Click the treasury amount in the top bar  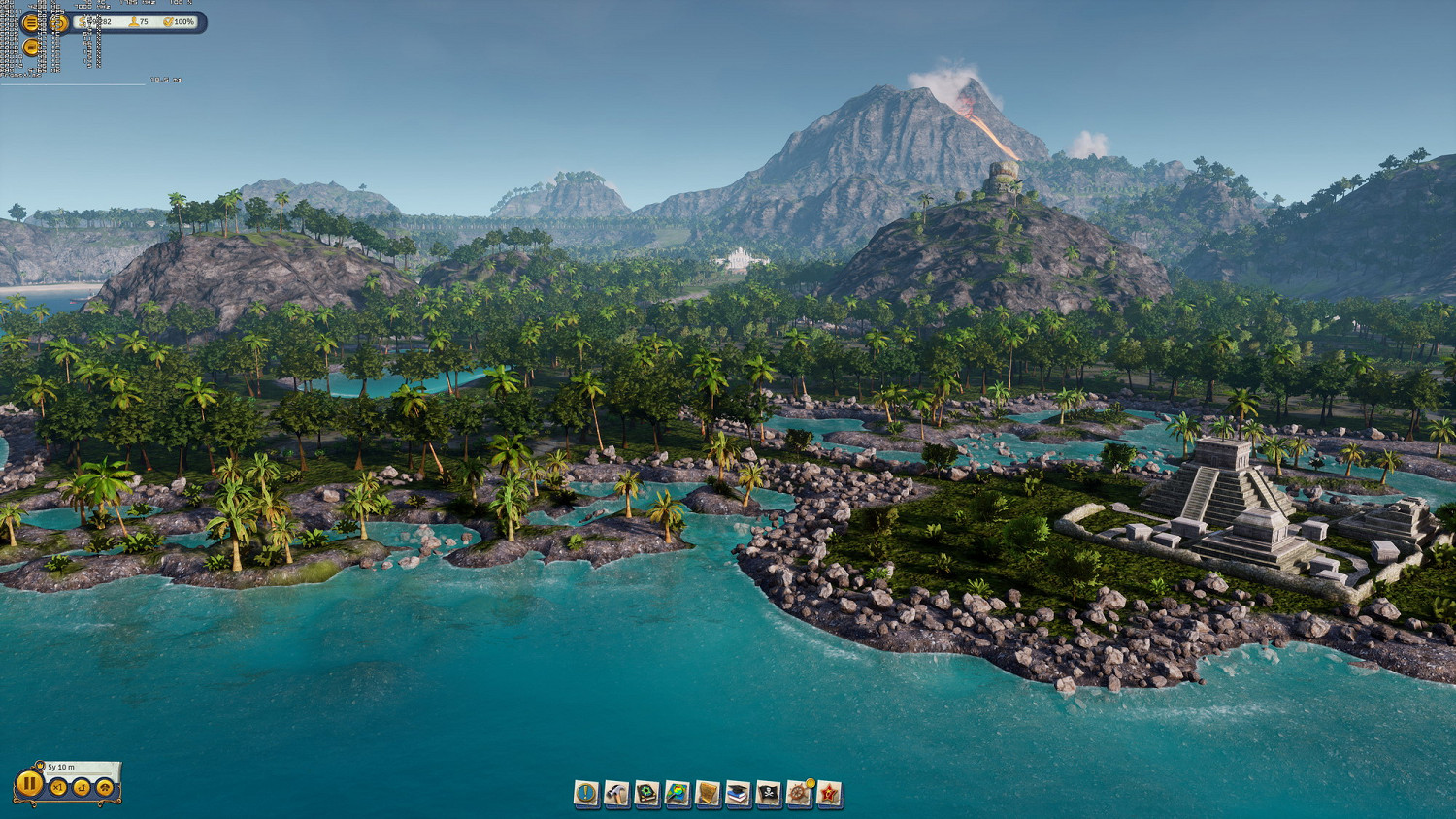click(x=97, y=22)
